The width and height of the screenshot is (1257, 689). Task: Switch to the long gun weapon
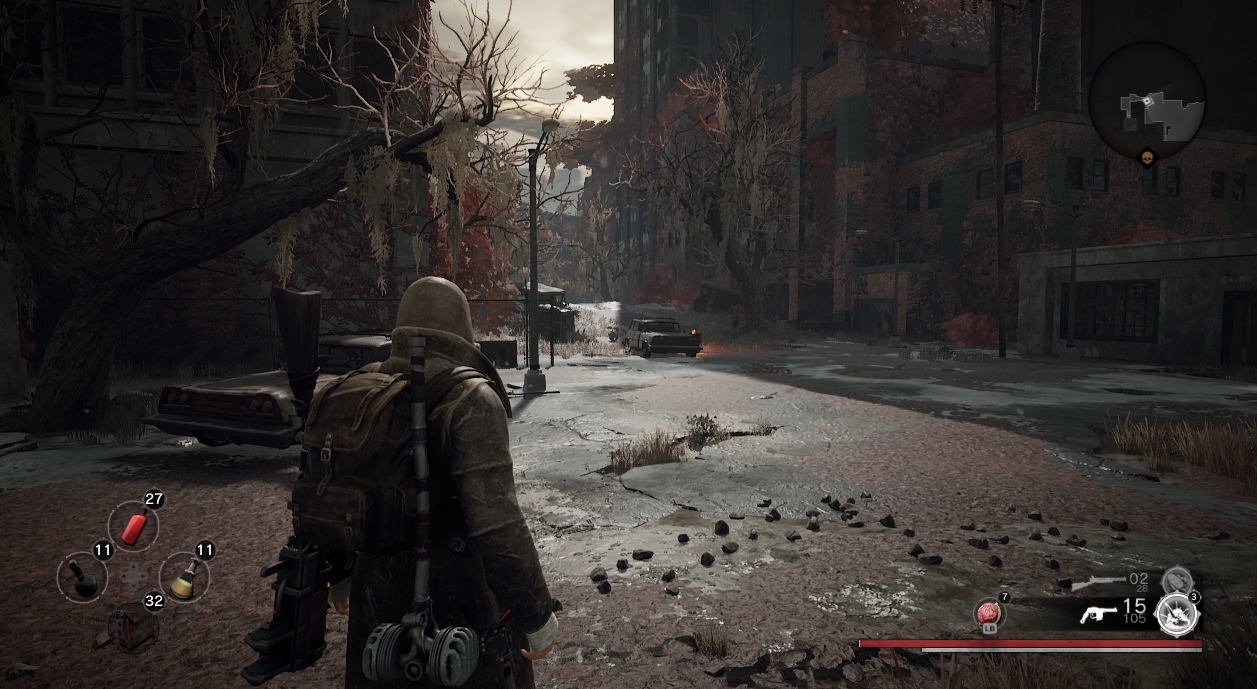(x=1098, y=582)
